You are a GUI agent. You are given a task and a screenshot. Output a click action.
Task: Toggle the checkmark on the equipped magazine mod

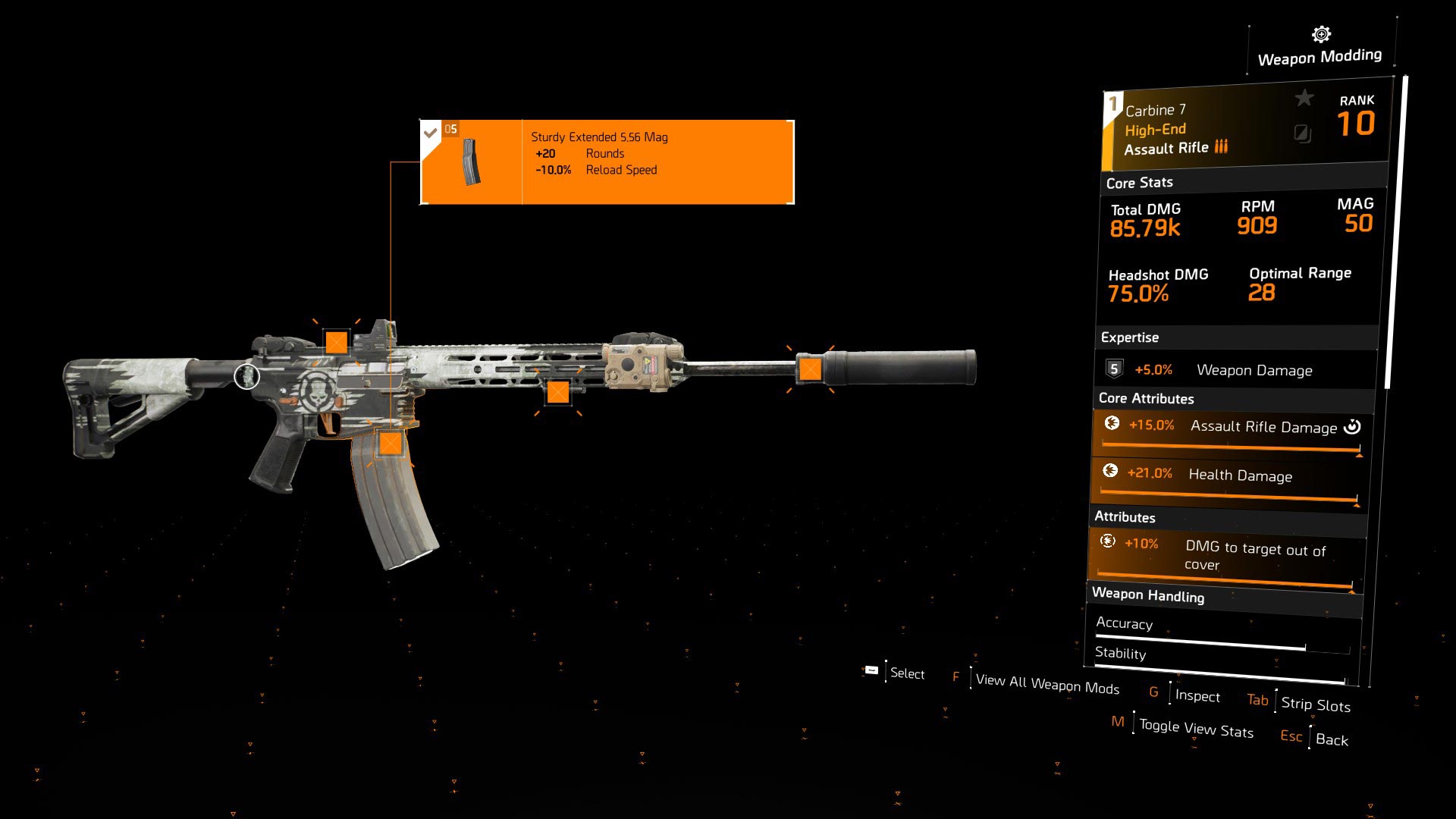tap(431, 130)
